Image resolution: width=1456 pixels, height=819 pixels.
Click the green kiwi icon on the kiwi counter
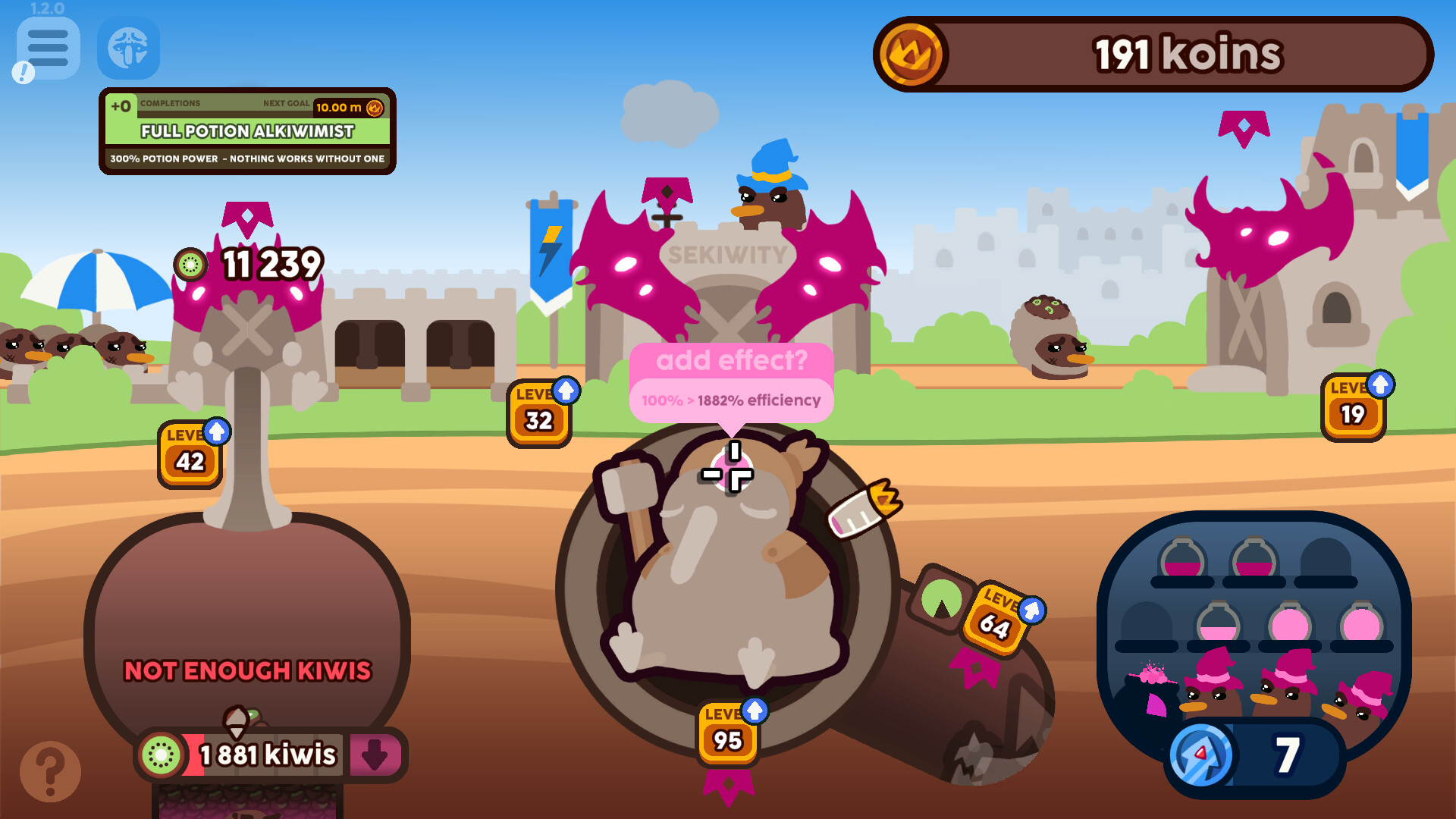(162, 754)
